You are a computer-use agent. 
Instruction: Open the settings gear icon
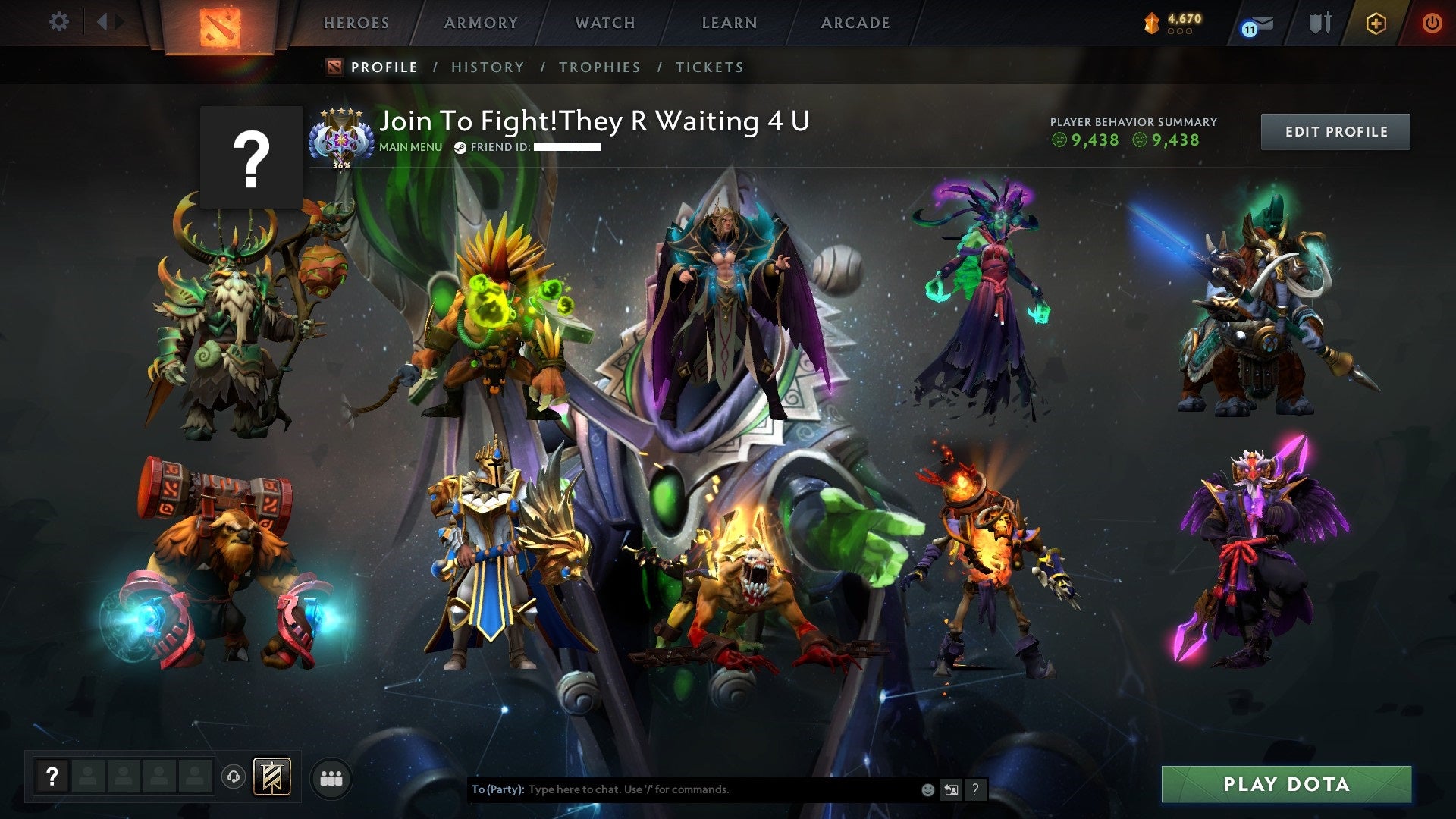(x=58, y=21)
